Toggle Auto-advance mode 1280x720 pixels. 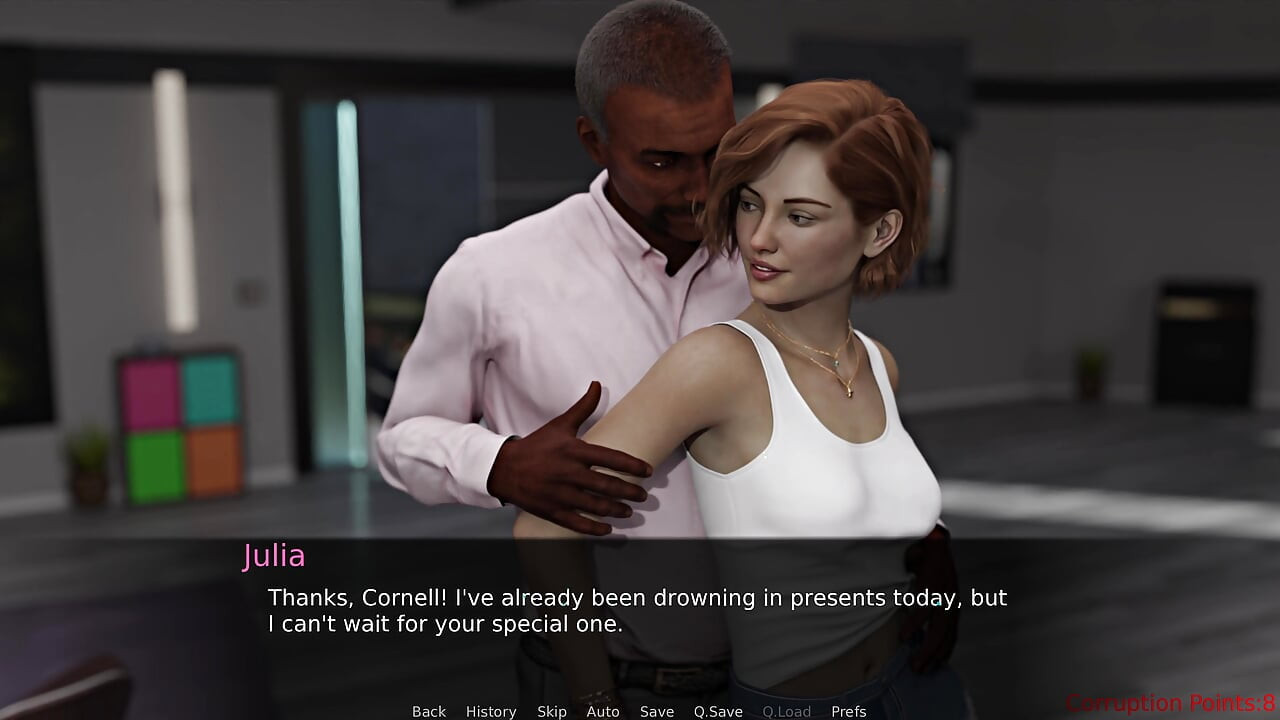click(603, 711)
